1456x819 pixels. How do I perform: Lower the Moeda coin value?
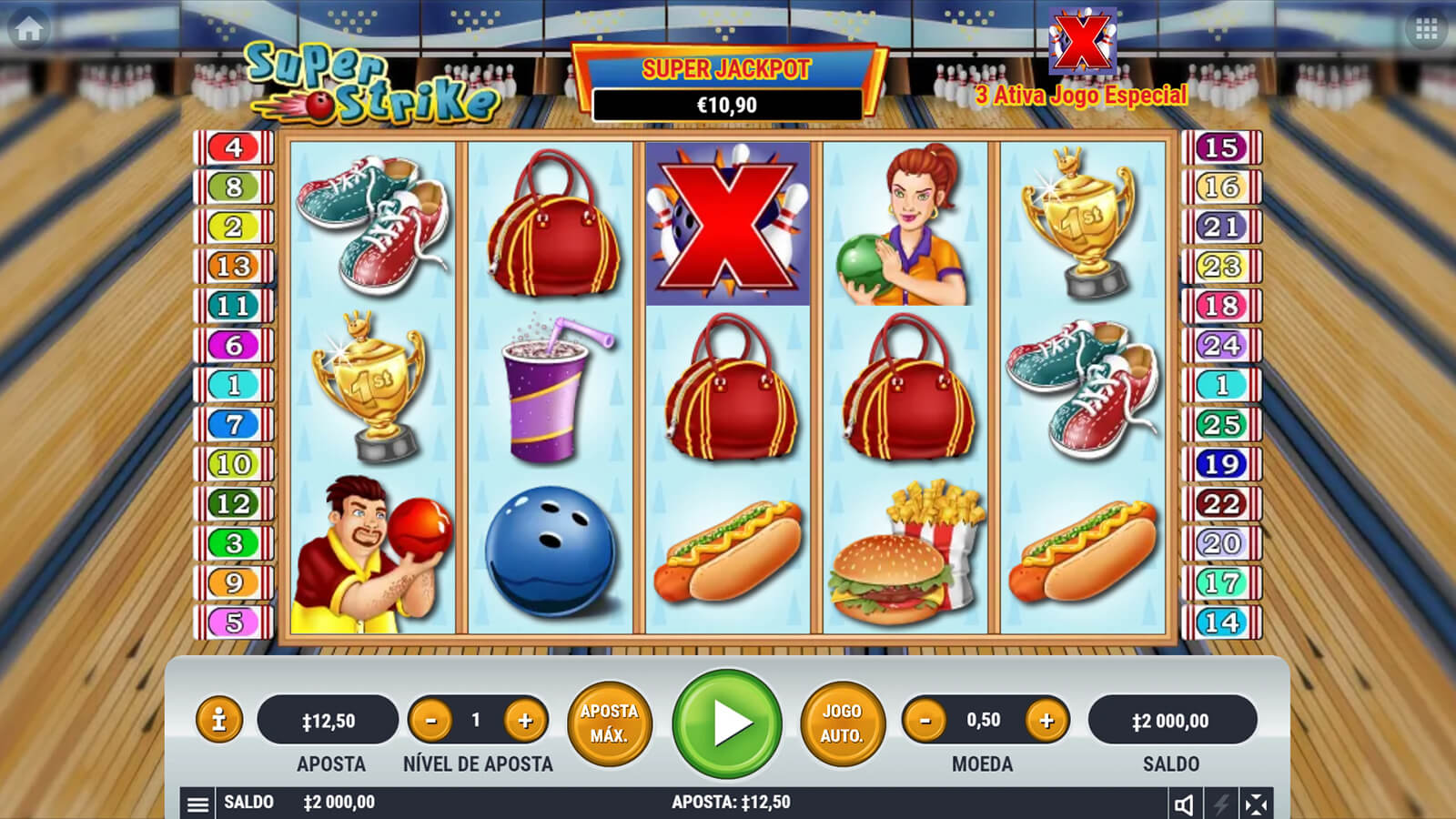point(925,721)
